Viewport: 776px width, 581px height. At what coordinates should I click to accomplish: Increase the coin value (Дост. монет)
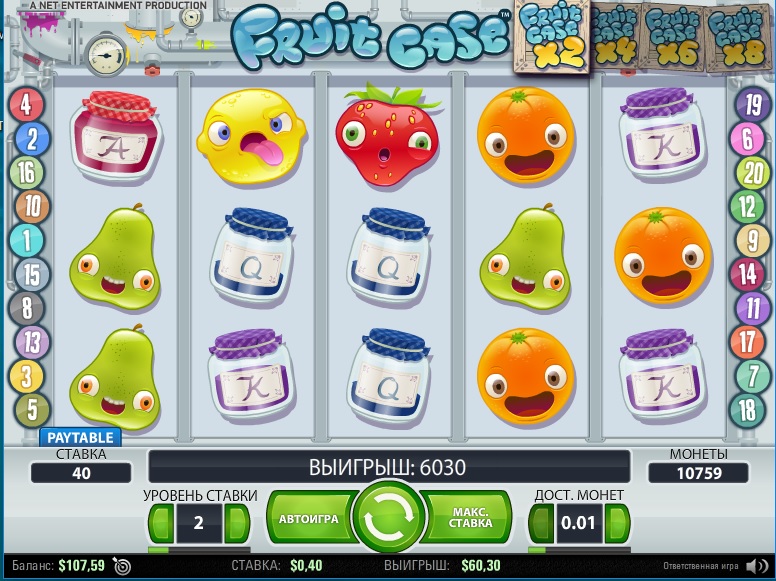(x=618, y=523)
